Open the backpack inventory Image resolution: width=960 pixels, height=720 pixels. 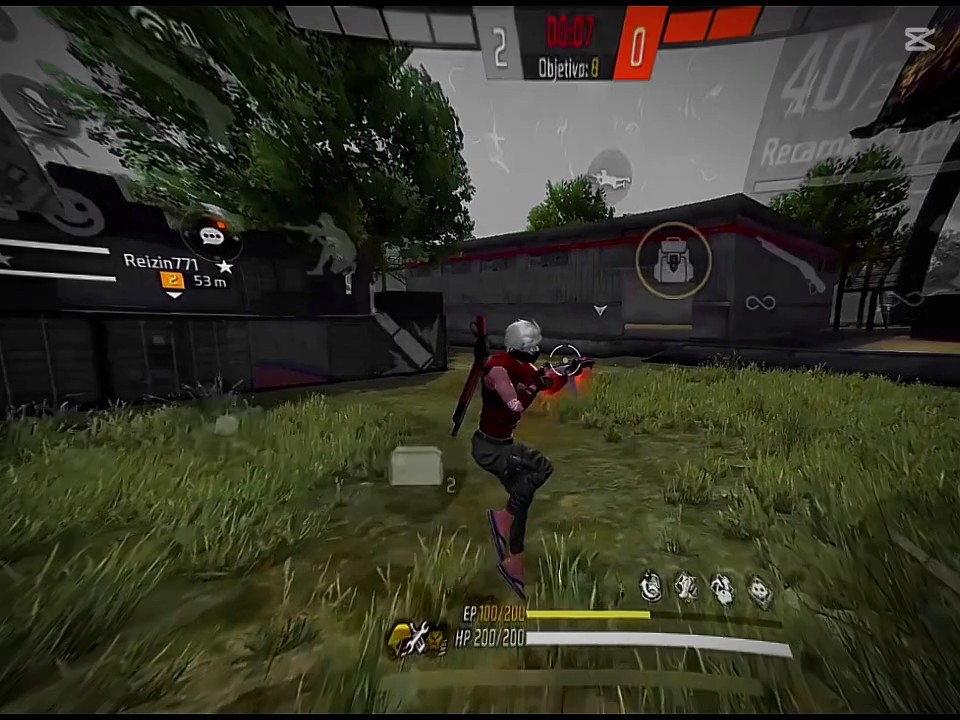673,261
